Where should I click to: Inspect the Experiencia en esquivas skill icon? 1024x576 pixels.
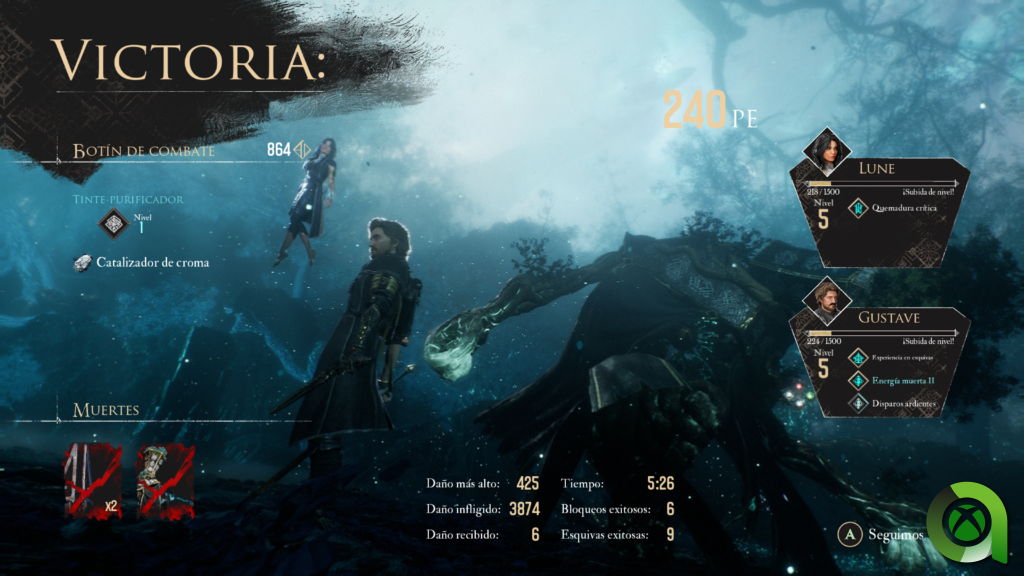(x=858, y=357)
